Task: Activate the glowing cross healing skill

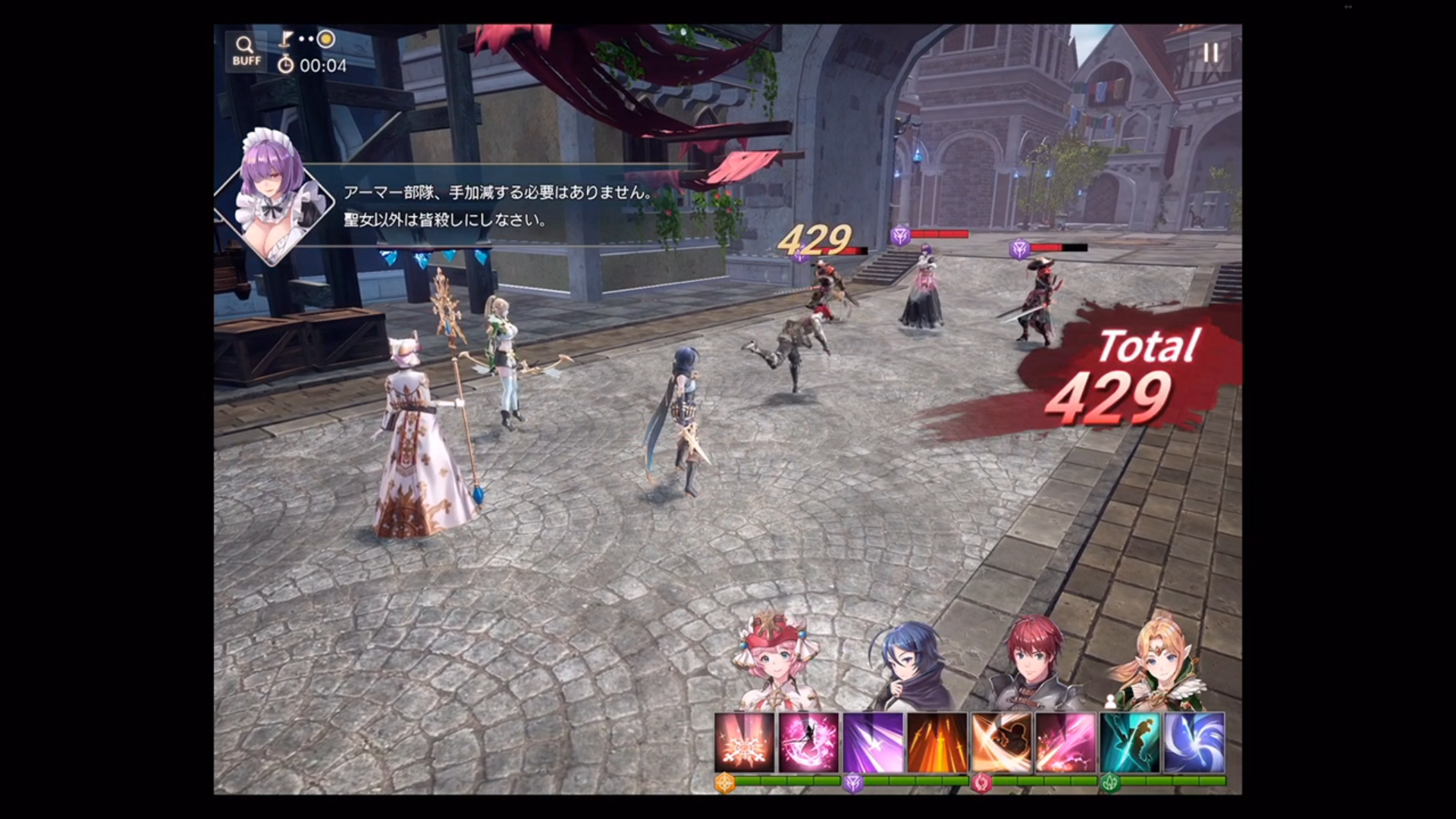Action: pyautogui.click(x=745, y=742)
